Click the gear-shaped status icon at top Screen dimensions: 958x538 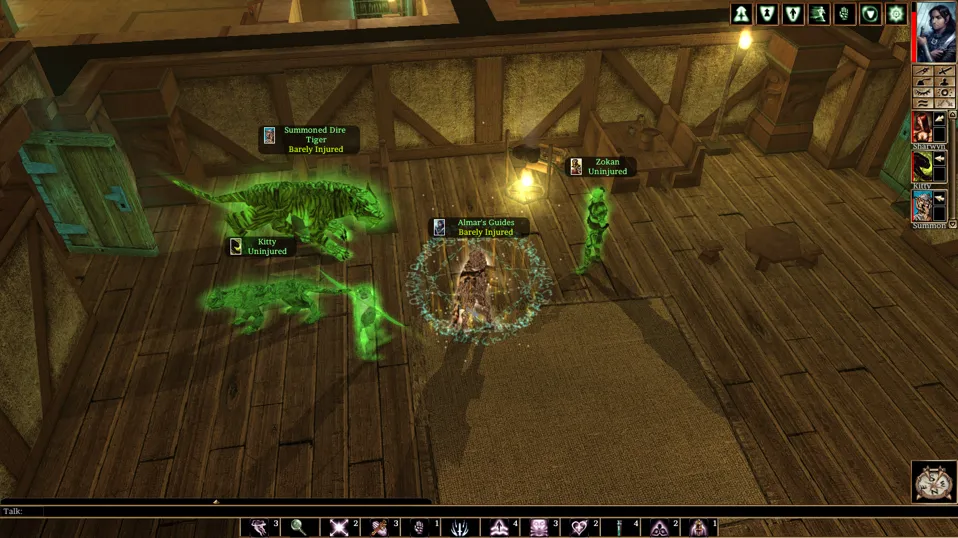897,14
